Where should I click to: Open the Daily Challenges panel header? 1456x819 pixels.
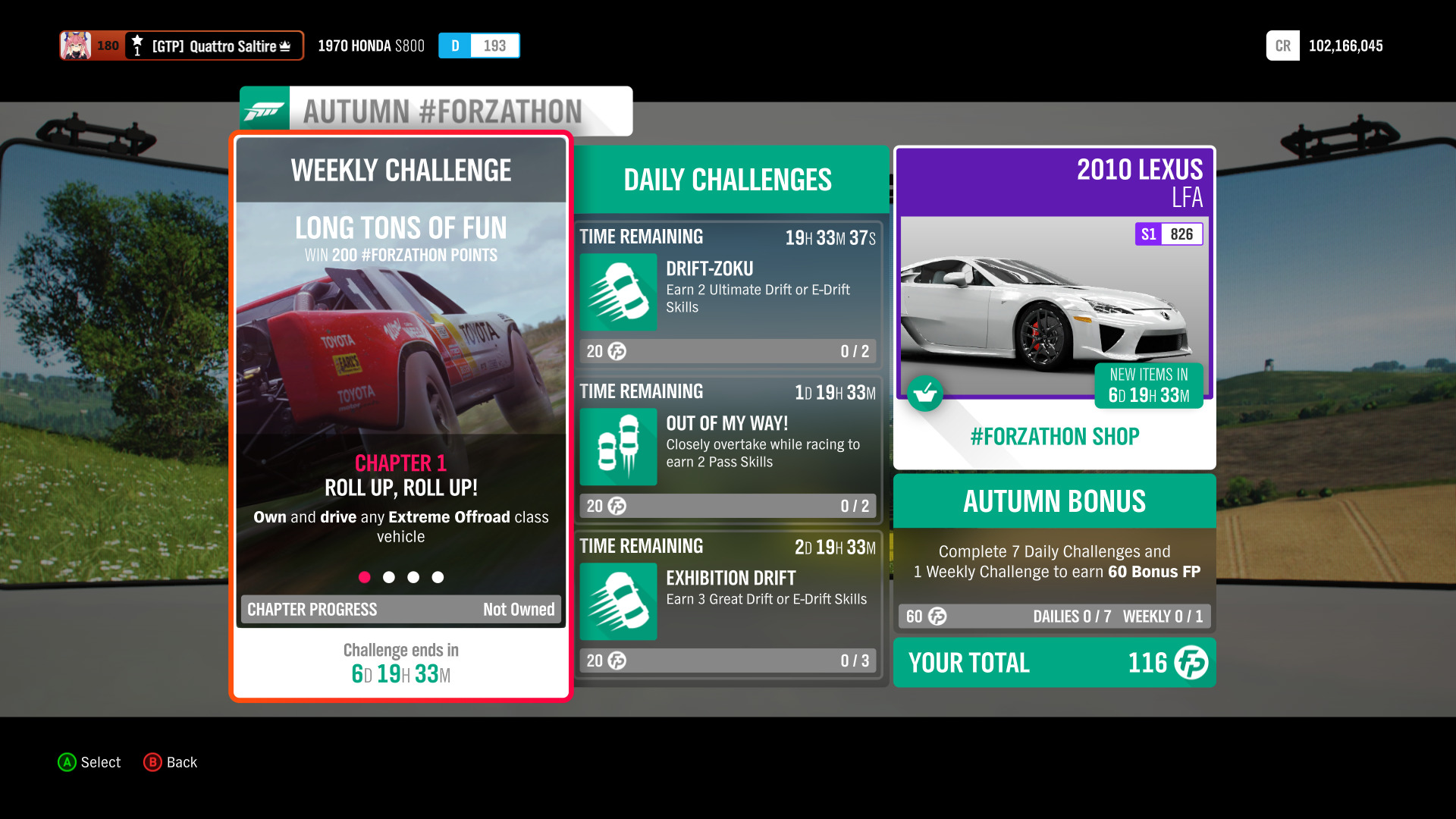726,180
